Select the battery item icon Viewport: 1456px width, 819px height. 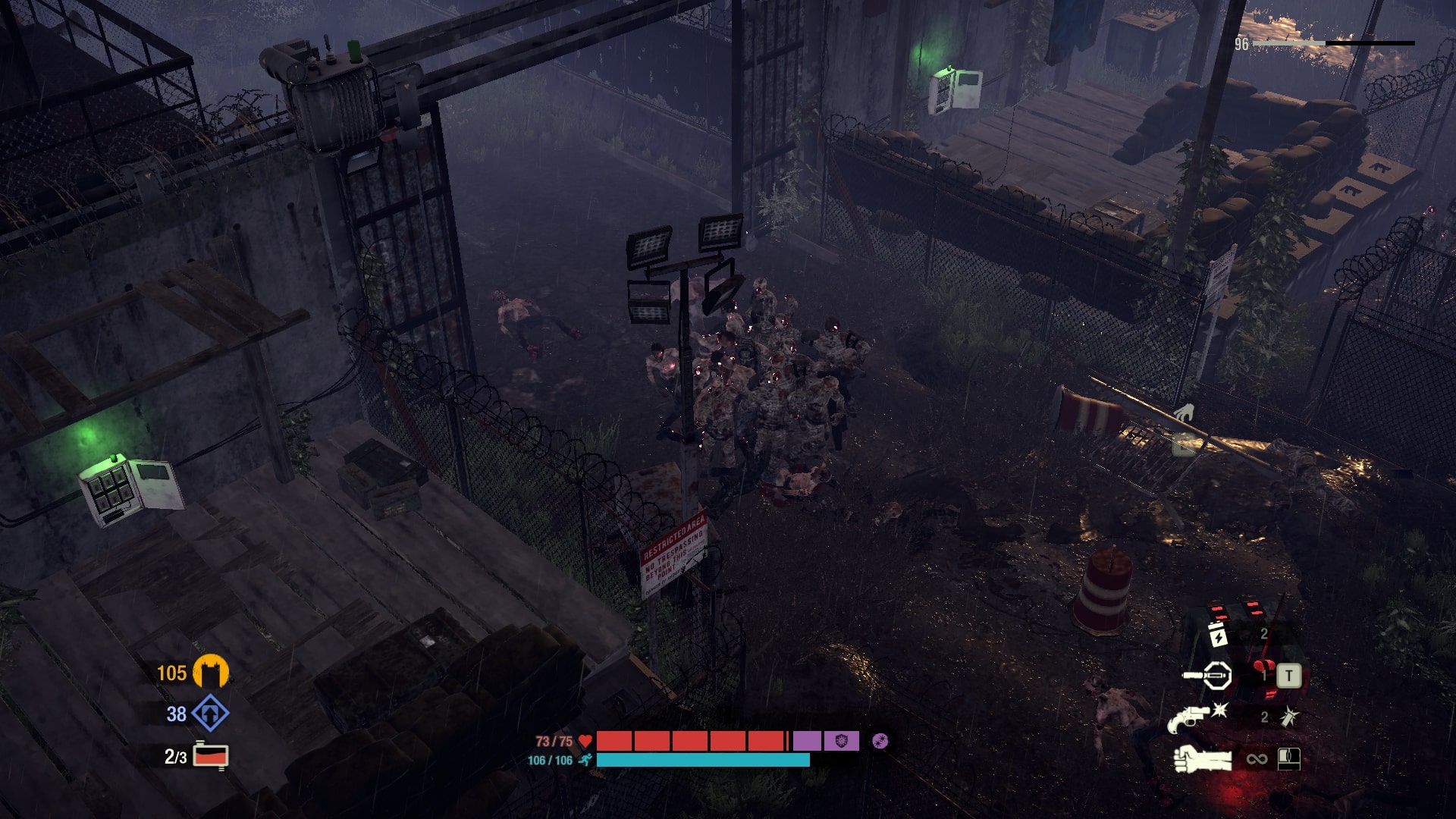tap(1216, 635)
